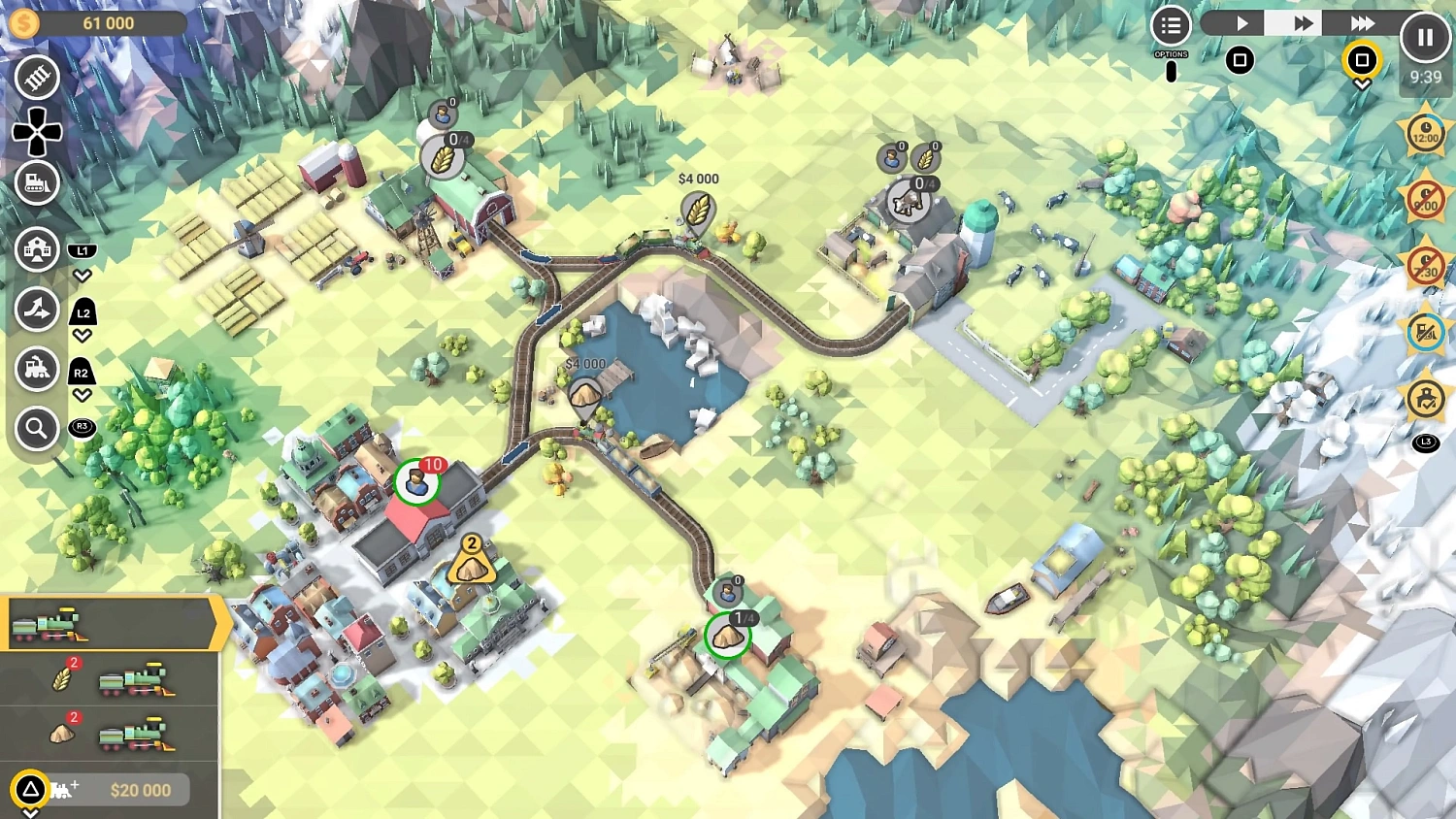Screen dimensions: 1456x819
Task: Select the track laying tool
Action: (37, 77)
